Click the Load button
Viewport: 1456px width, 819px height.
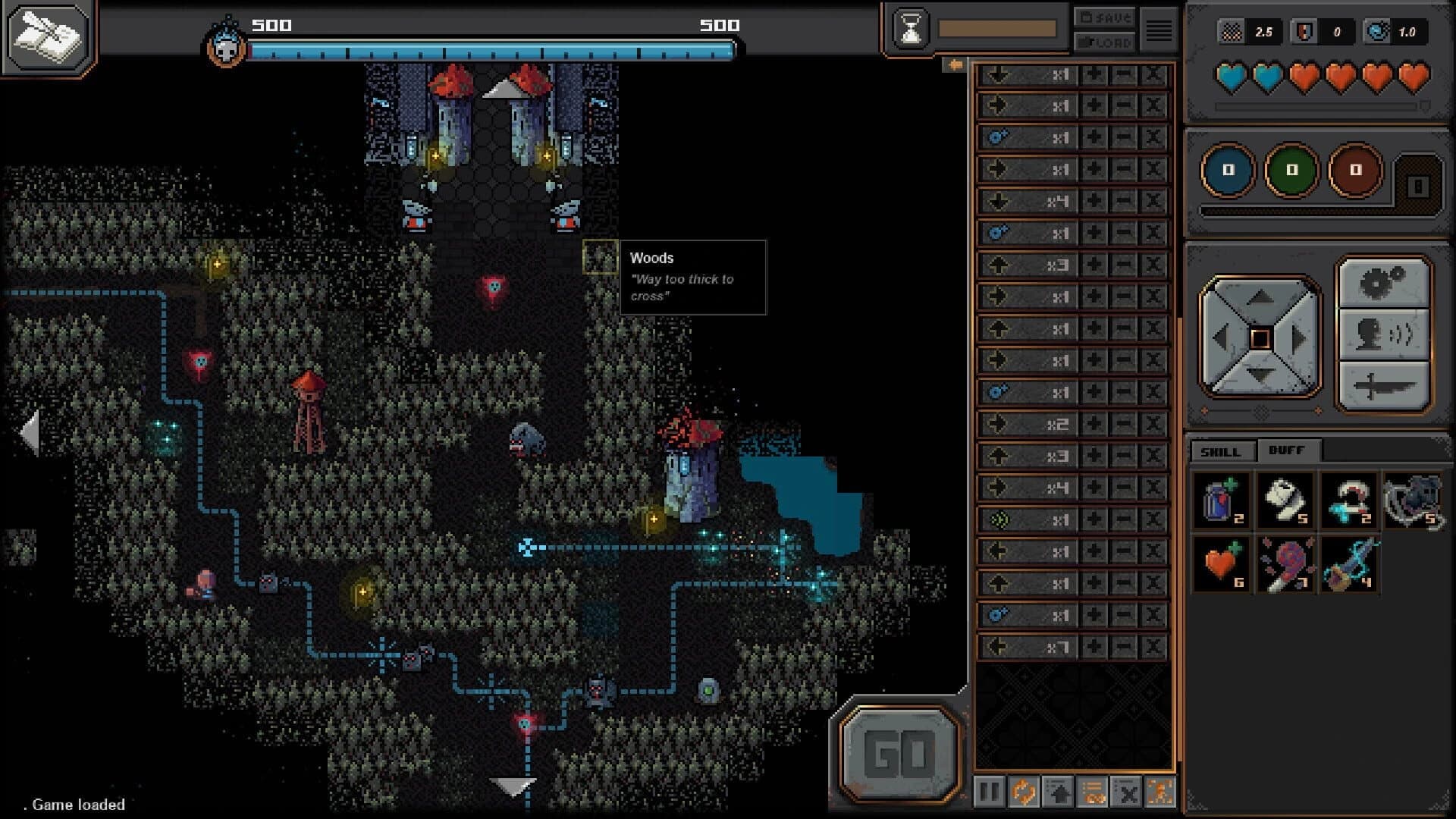1104,42
